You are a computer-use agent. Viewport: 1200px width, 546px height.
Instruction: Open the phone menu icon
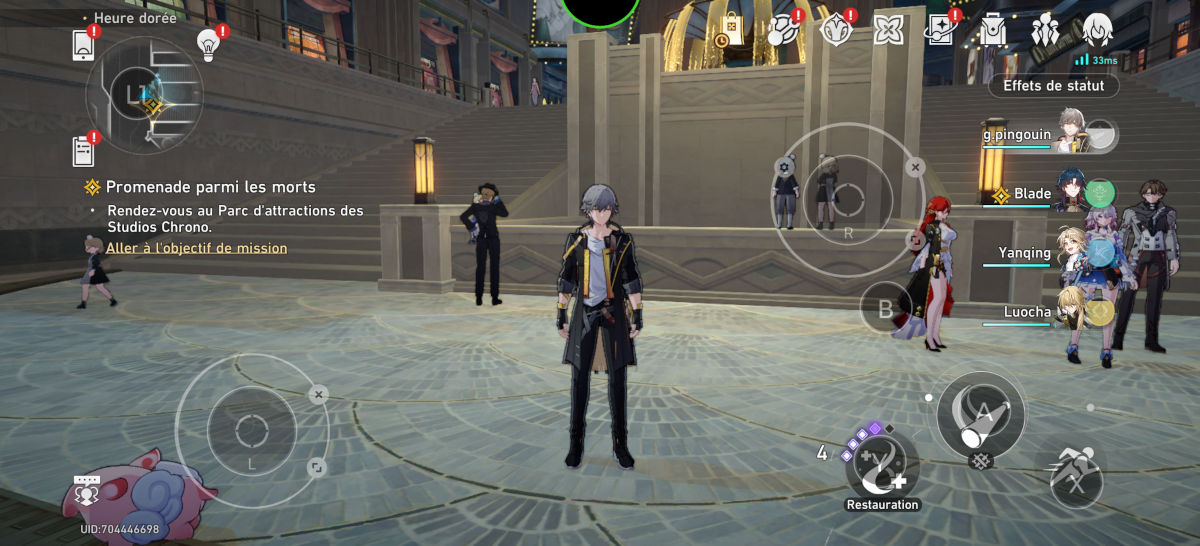pyautogui.click(x=83, y=46)
